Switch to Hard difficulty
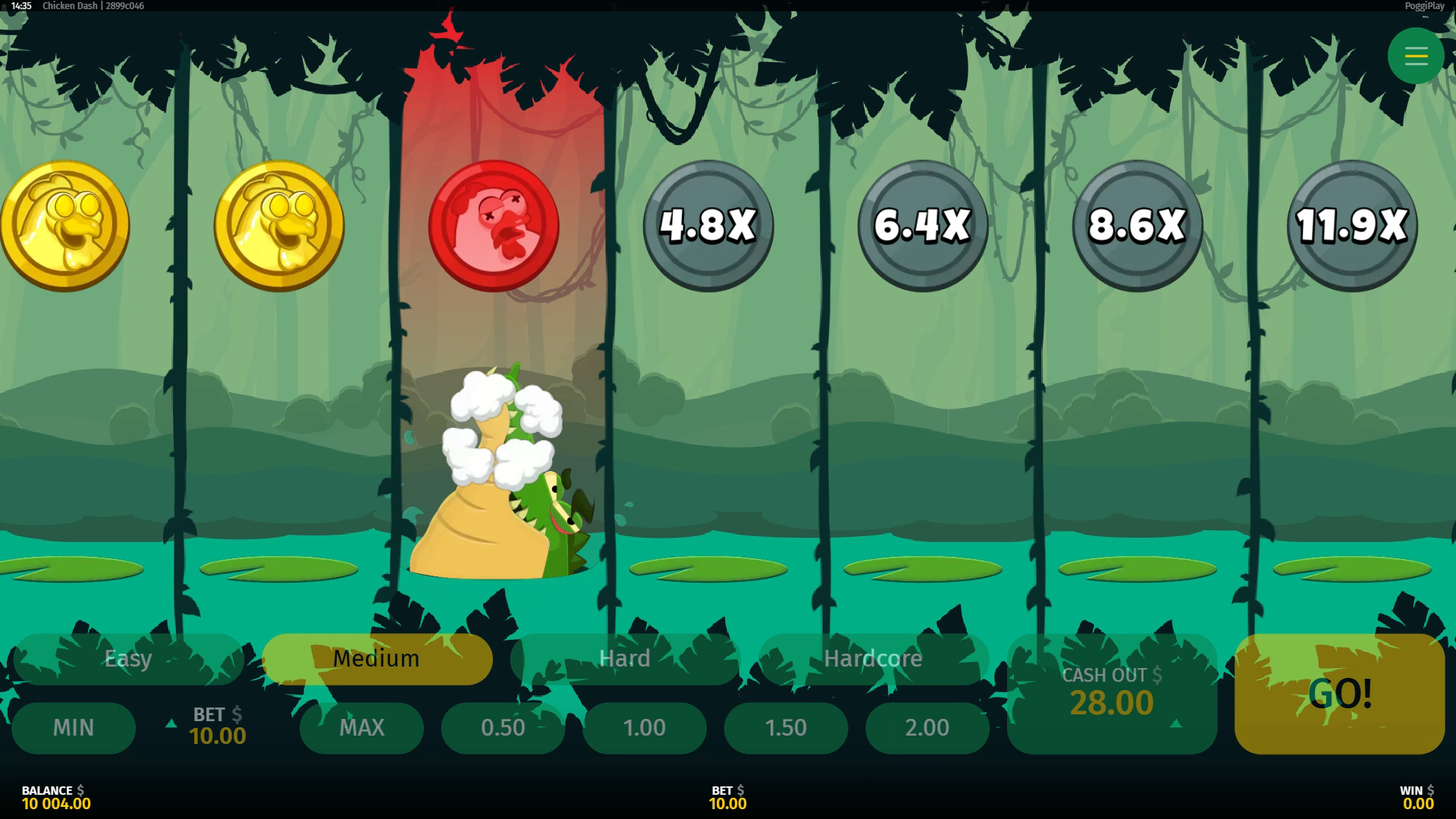This screenshot has height=819, width=1456. point(625,658)
